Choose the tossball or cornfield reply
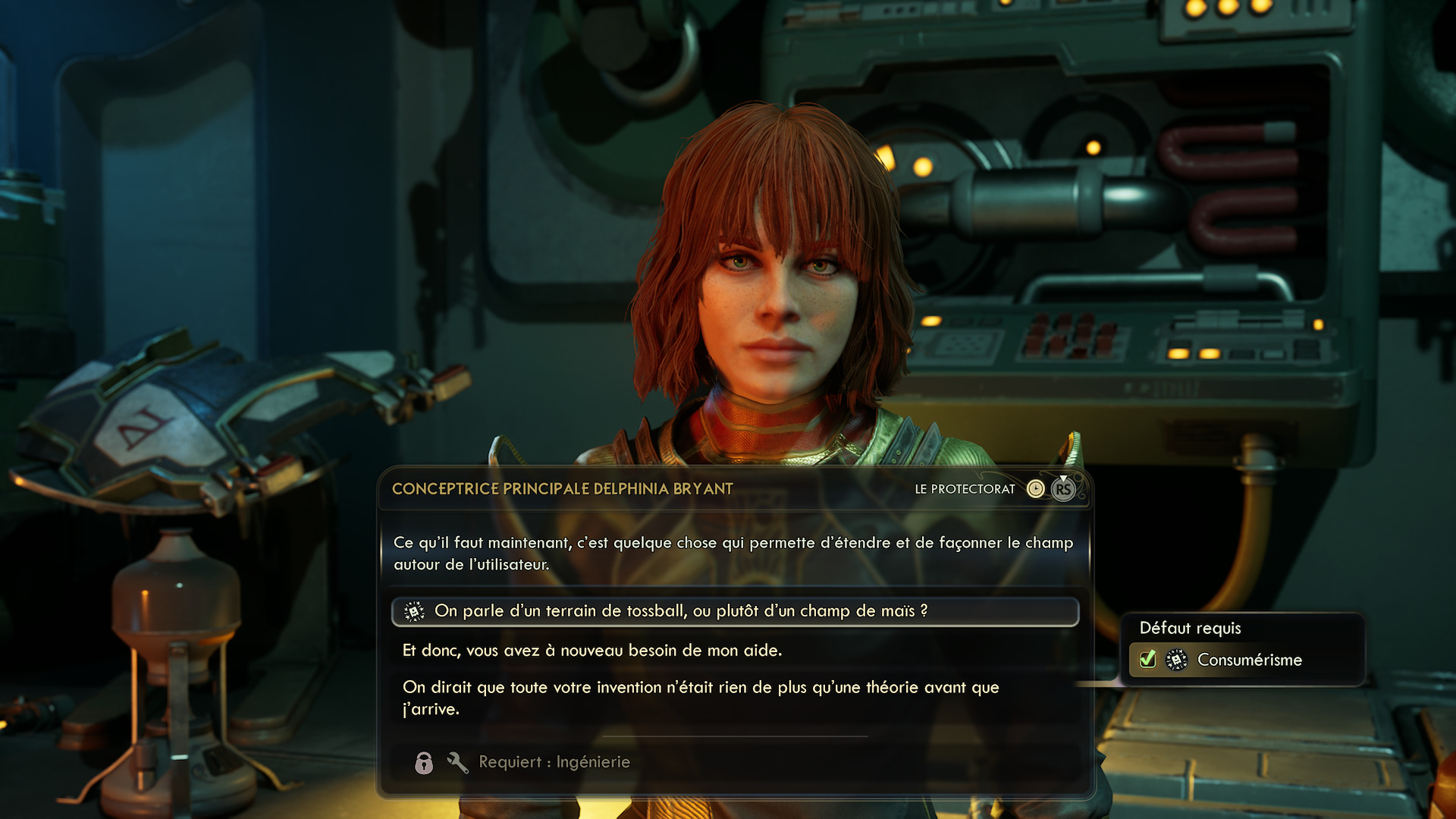The height and width of the screenshot is (819, 1456). coord(680,611)
